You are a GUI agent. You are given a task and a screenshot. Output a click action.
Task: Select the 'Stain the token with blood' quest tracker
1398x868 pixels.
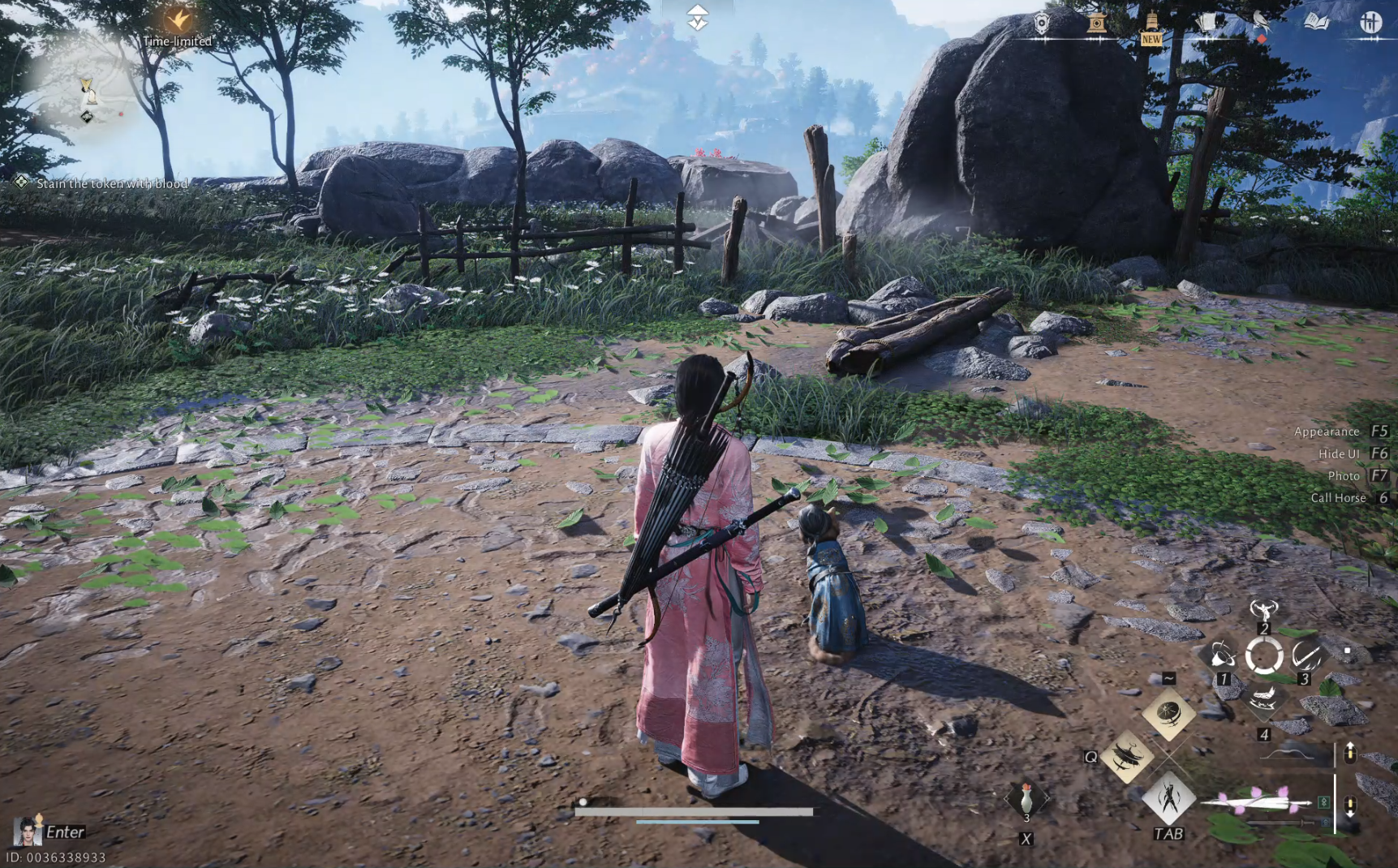pyautogui.click(x=111, y=183)
